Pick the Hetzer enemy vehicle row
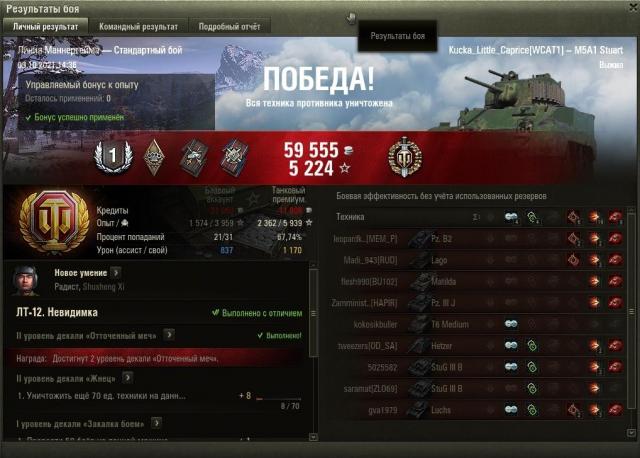 480,345
